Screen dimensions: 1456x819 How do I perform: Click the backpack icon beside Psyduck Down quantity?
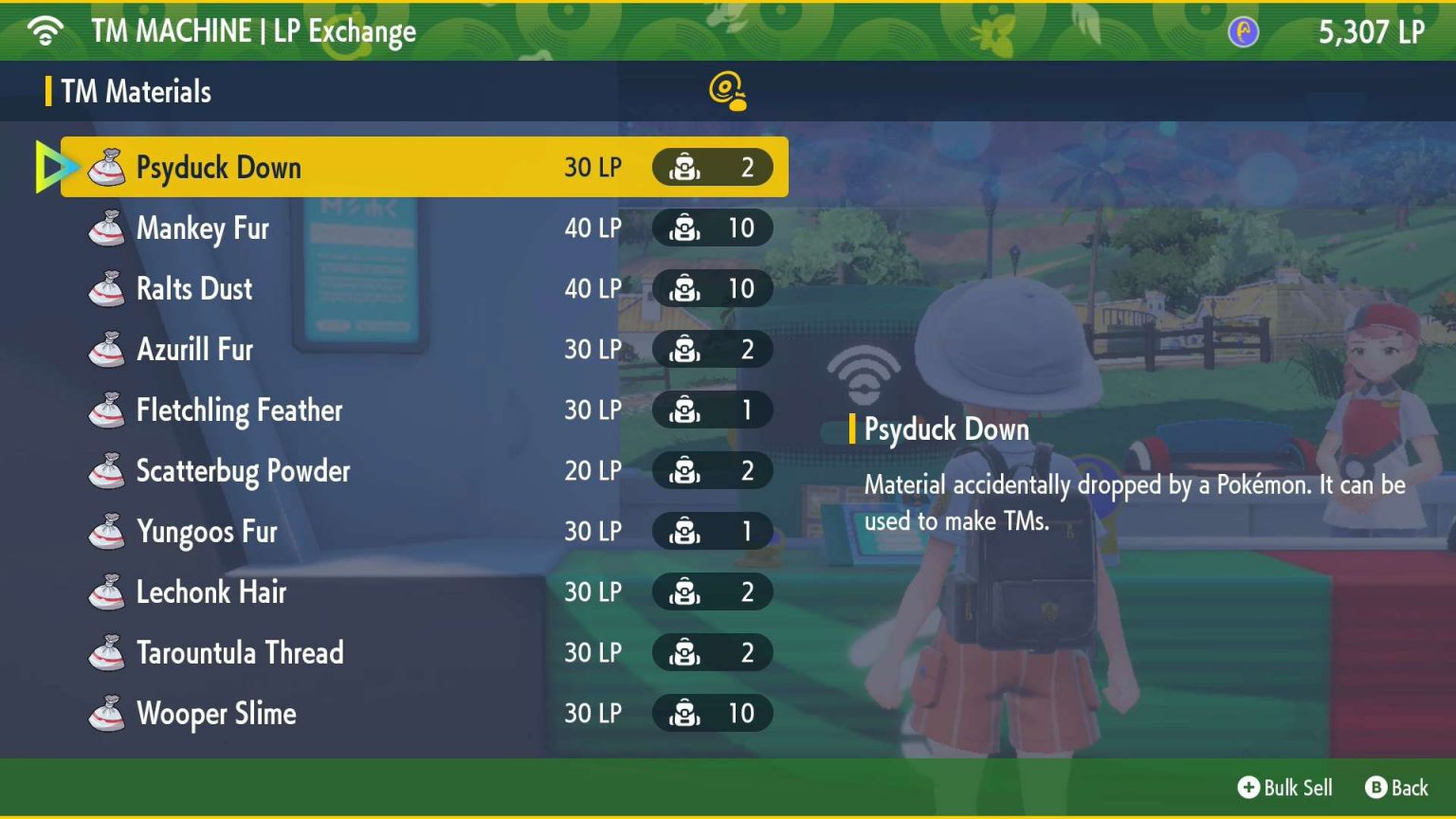[684, 167]
